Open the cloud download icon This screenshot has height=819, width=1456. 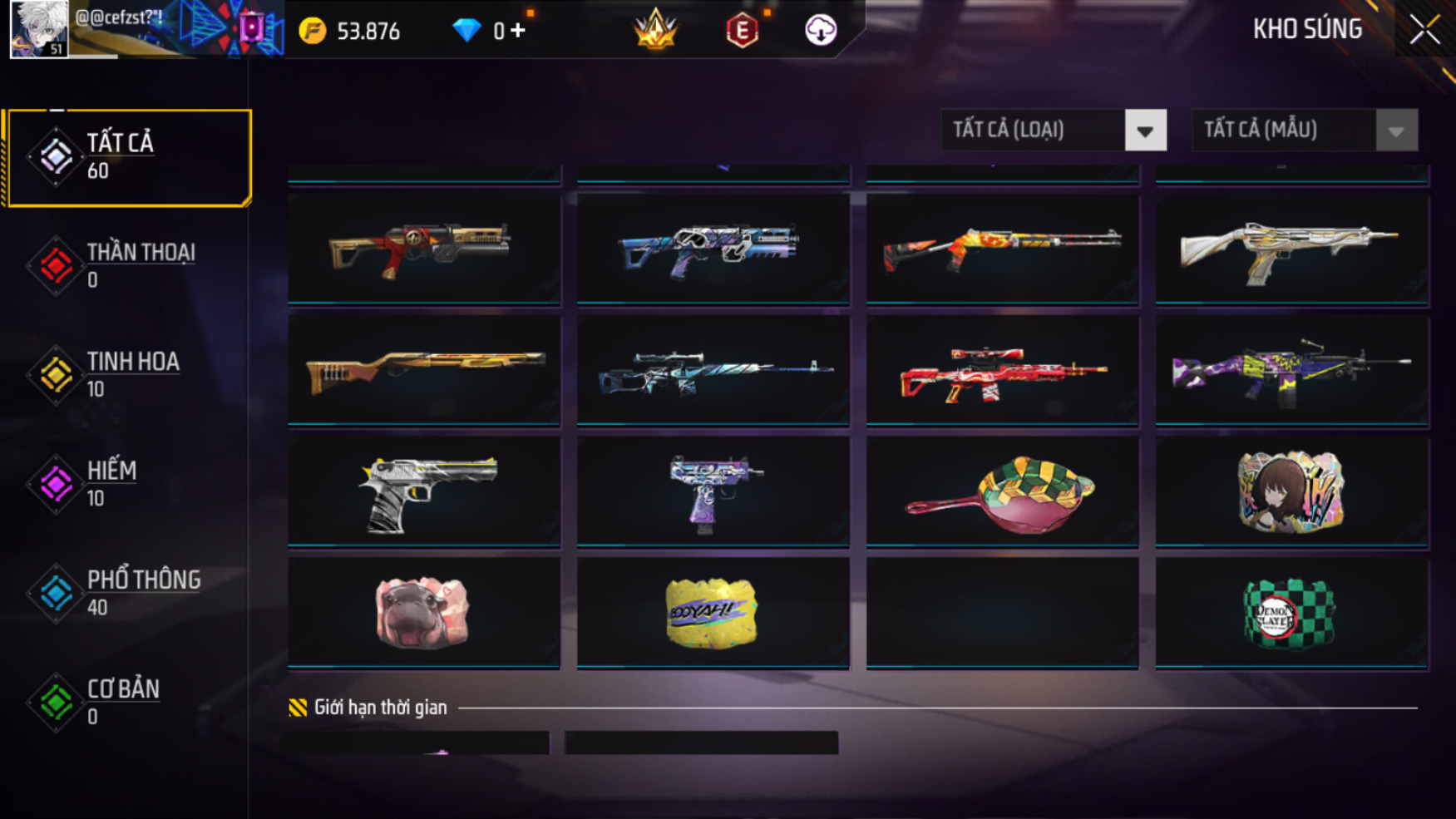(x=821, y=31)
